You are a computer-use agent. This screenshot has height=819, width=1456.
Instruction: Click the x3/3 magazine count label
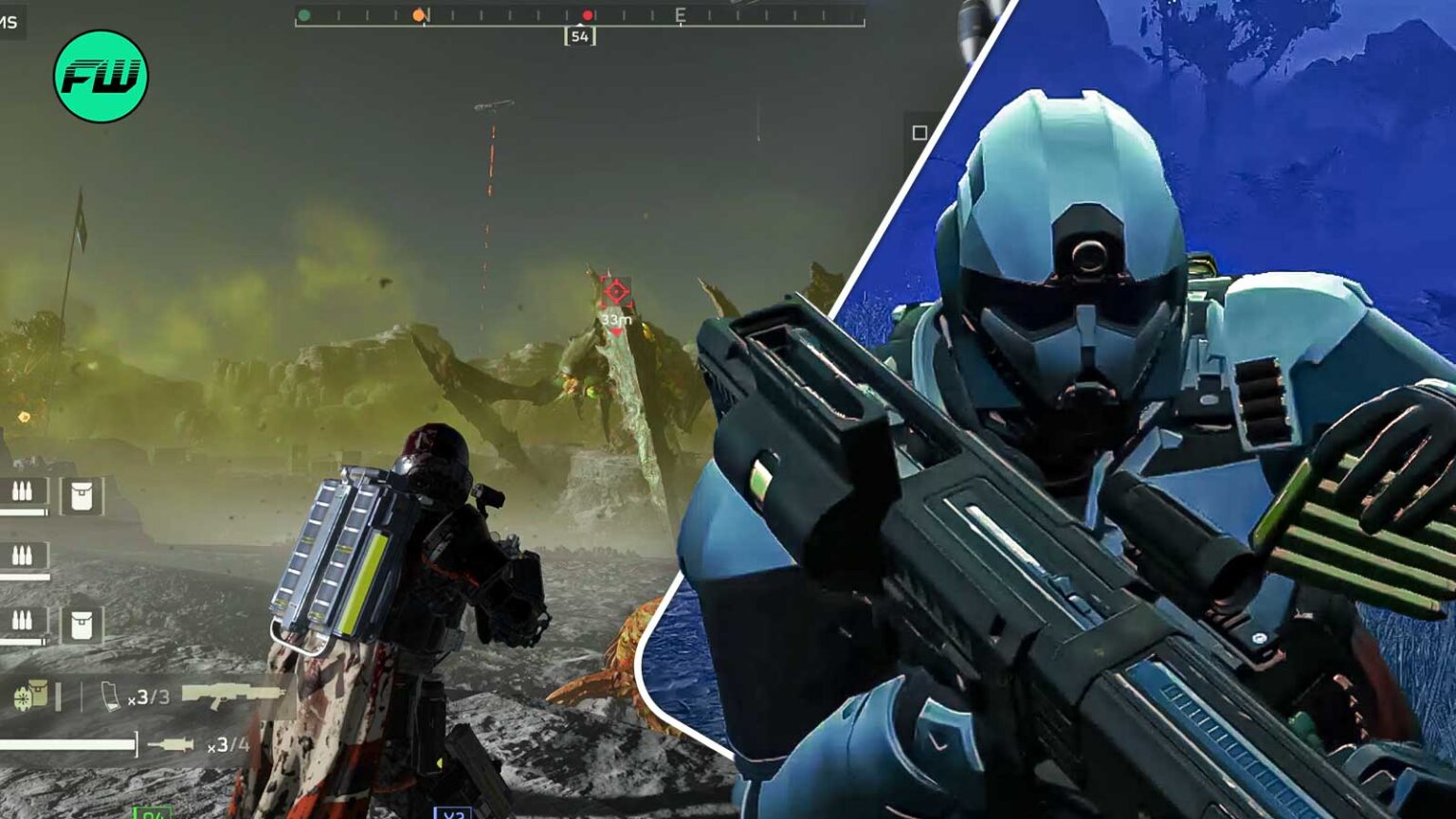pos(150,698)
